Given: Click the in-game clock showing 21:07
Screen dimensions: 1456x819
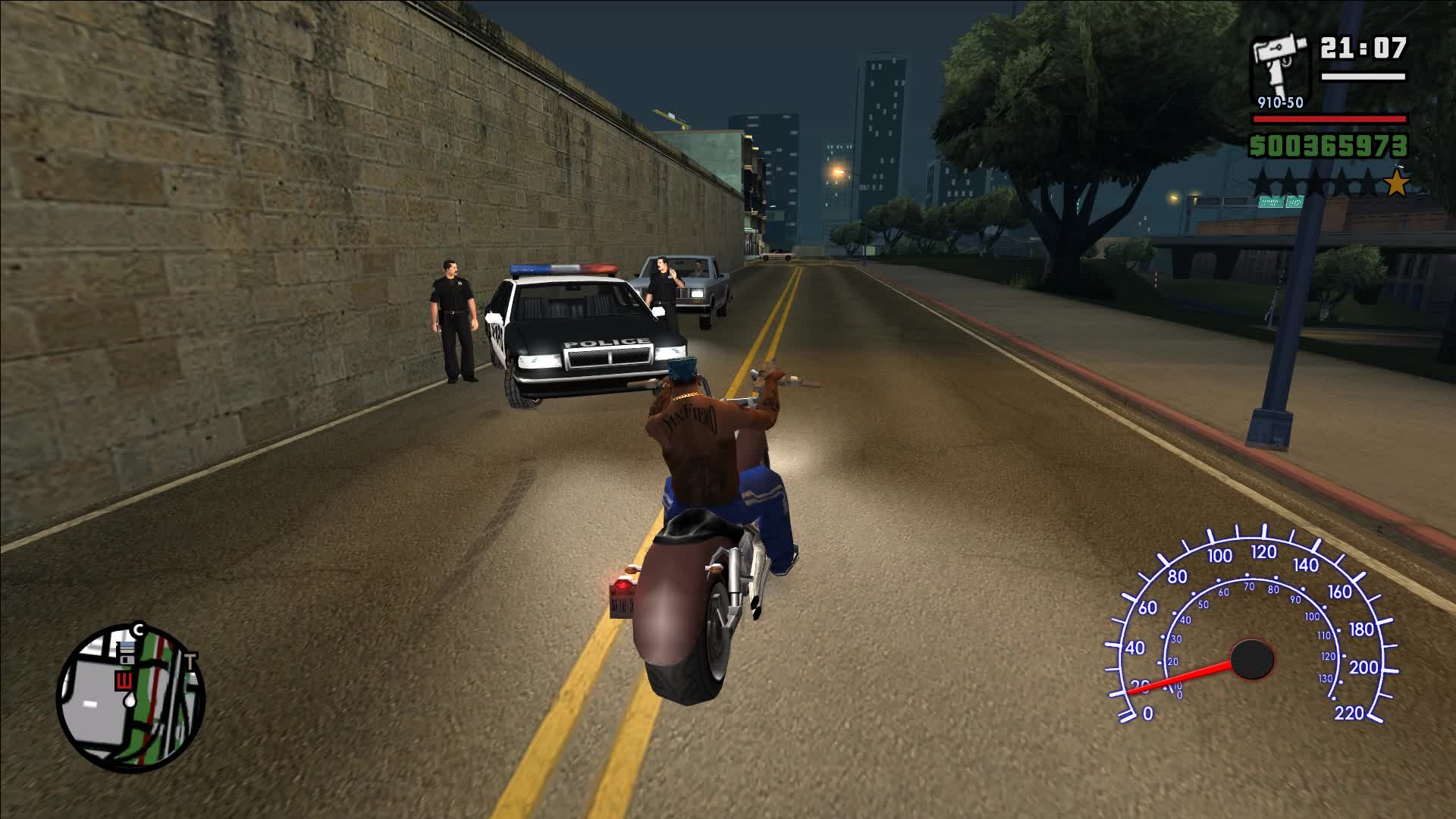Looking at the screenshot, I should tap(1362, 49).
